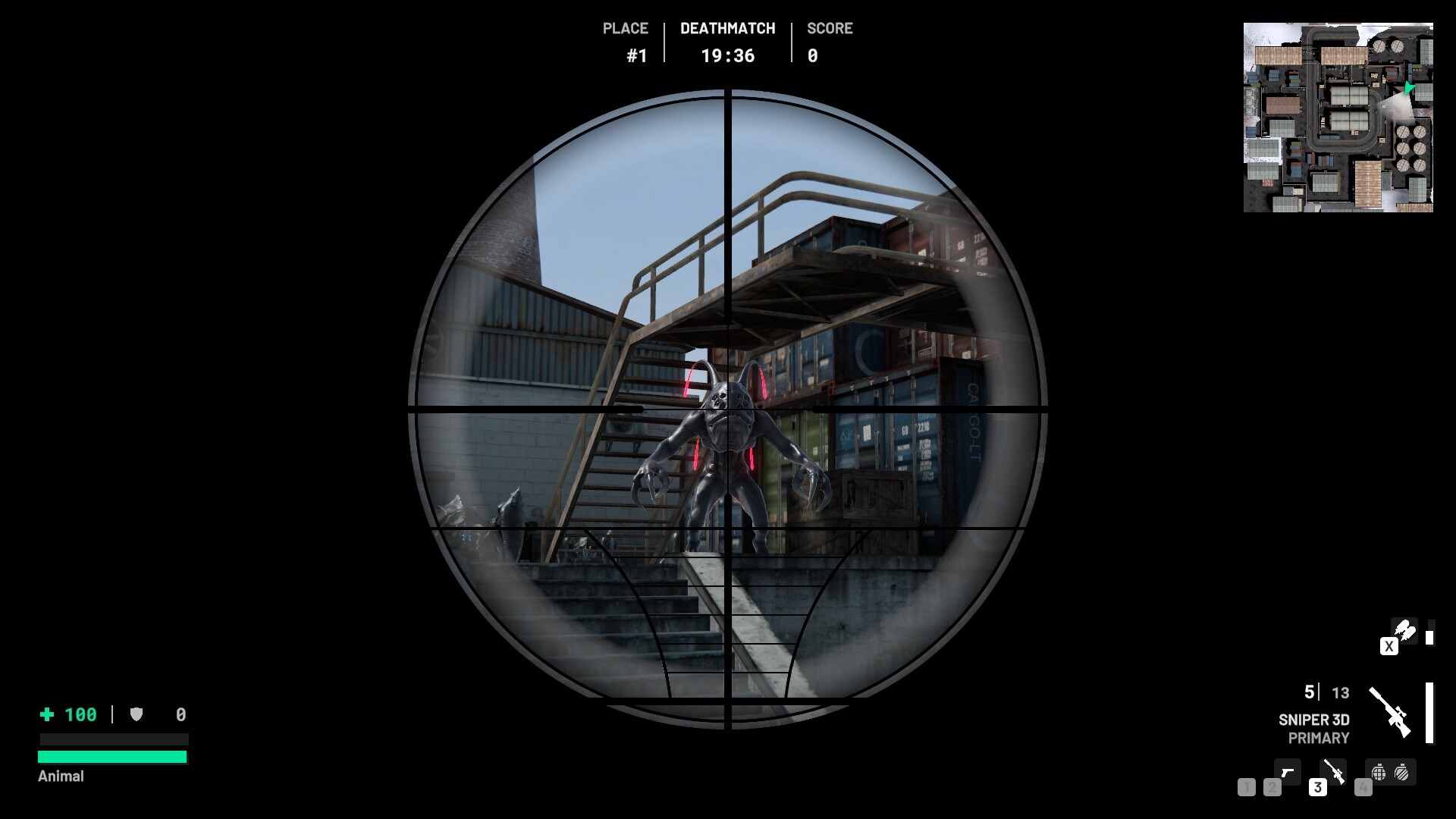Click the green health cross icon
1456x819 pixels.
point(45,714)
